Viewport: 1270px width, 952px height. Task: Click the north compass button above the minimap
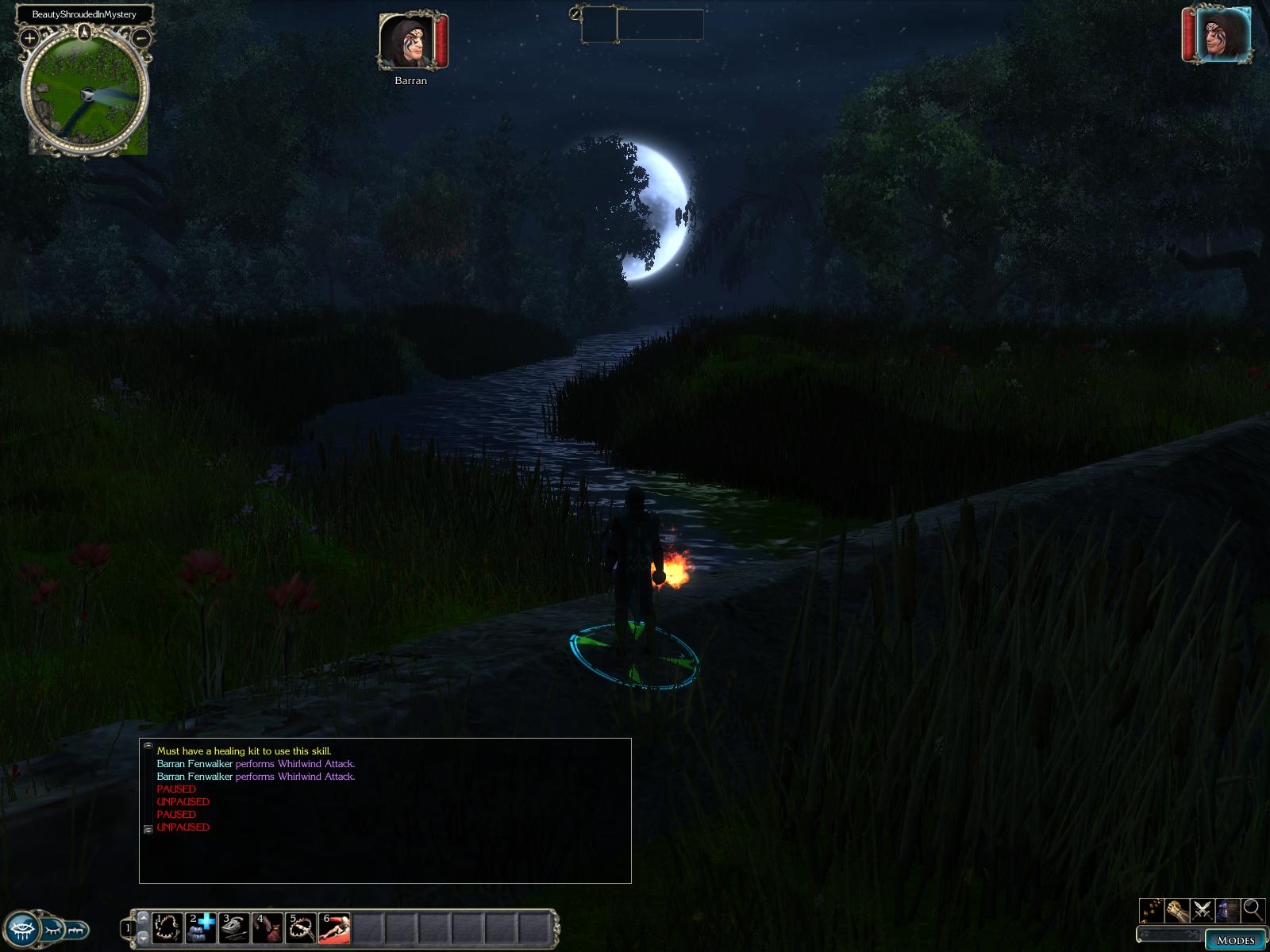pos(85,33)
